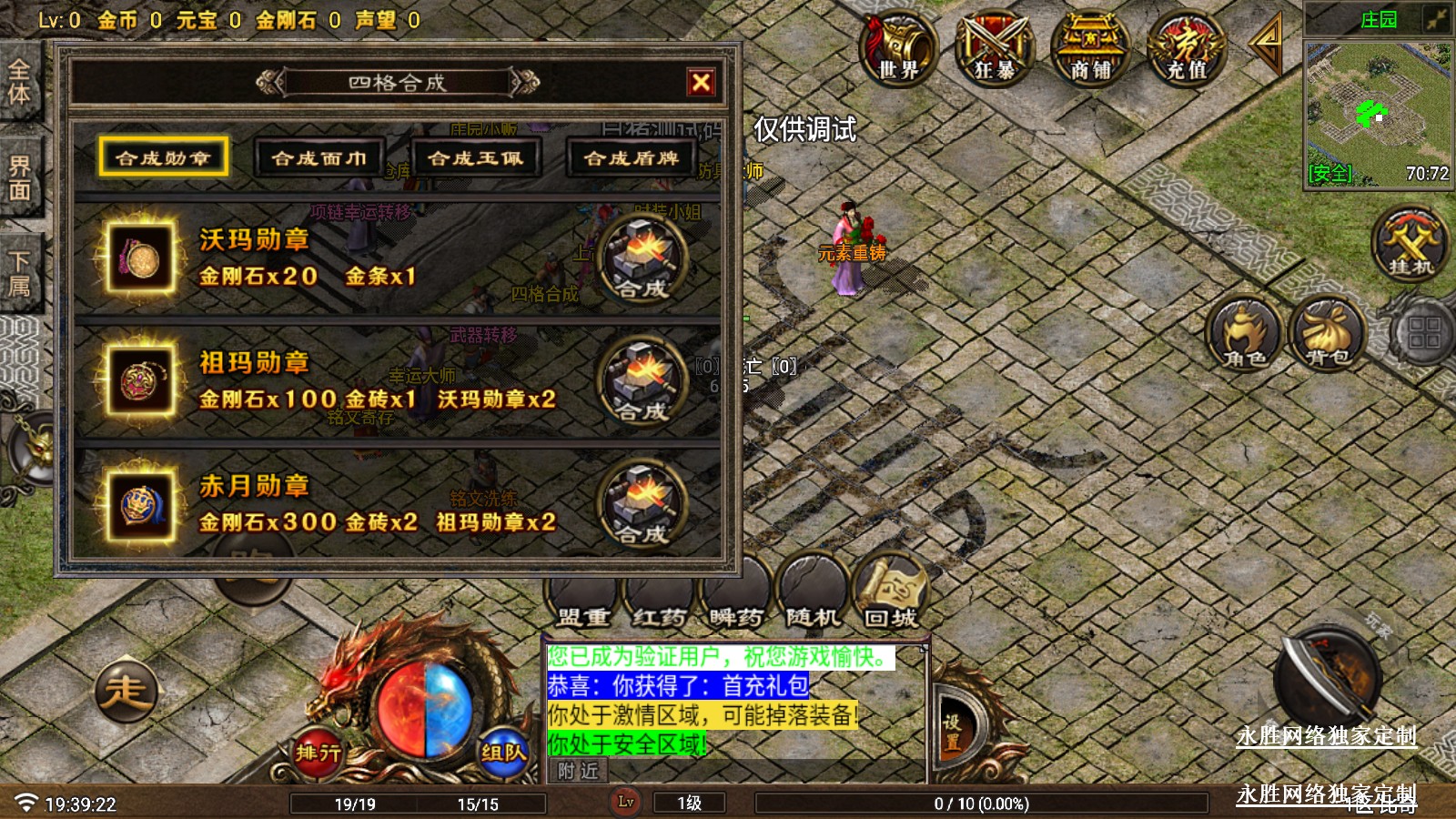Image resolution: width=1456 pixels, height=819 pixels.
Task: Toggle 挂机 auto-battle
Action: [1410, 243]
